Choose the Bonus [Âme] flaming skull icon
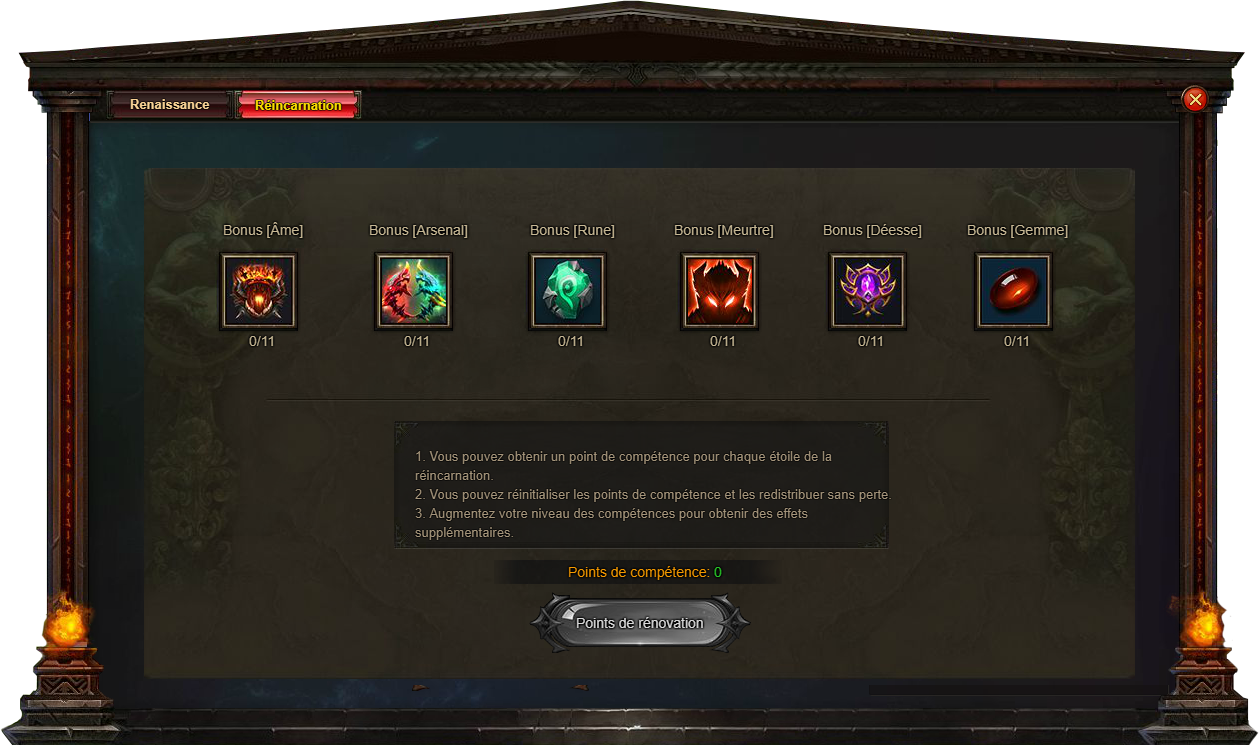 259,291
